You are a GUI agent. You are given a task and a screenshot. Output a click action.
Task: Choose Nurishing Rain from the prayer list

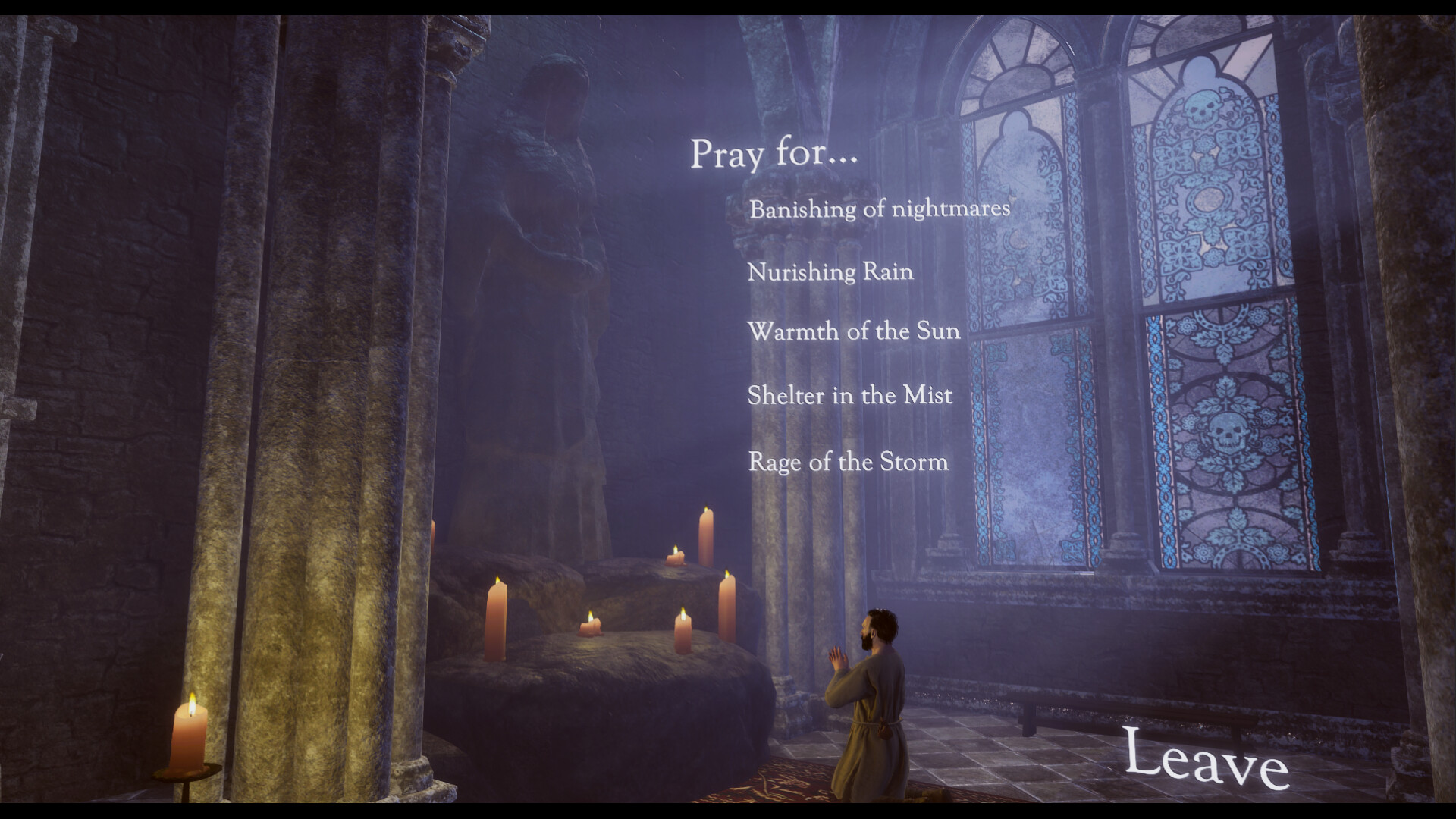(x=830, y=272)
